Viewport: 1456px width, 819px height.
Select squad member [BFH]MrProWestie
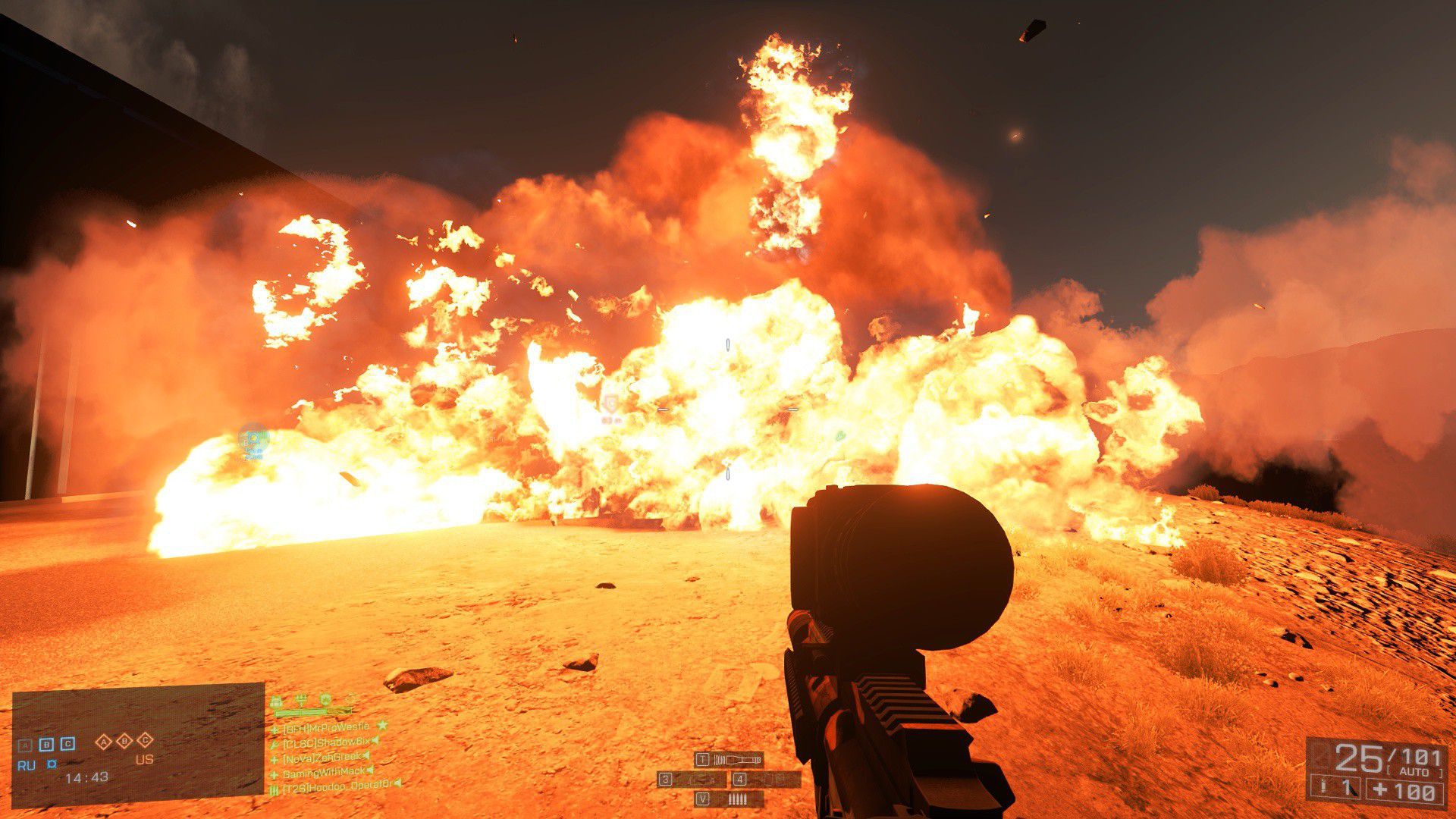click(326, 727)
